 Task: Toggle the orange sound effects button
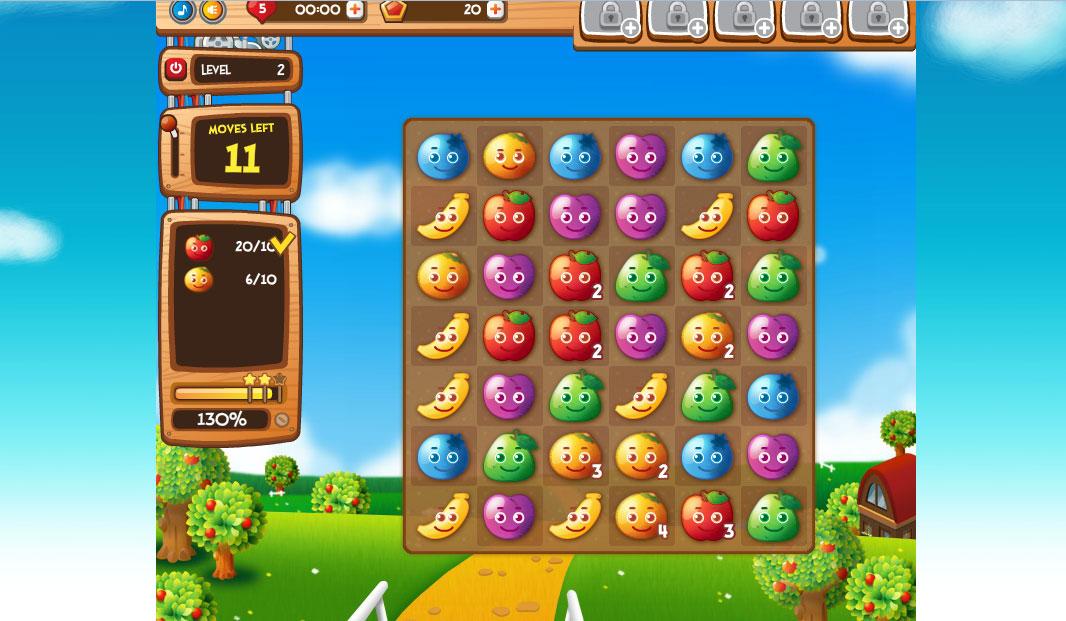[212, 10]
